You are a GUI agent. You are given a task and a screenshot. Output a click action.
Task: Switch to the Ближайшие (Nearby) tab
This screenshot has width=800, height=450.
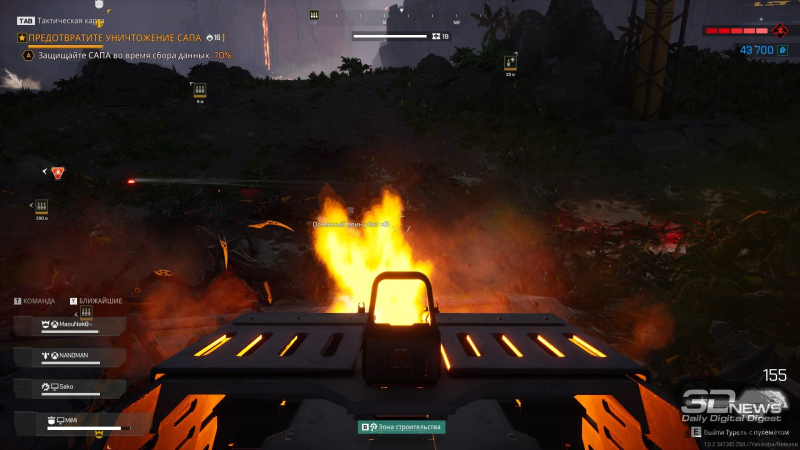tap(100, 300)
